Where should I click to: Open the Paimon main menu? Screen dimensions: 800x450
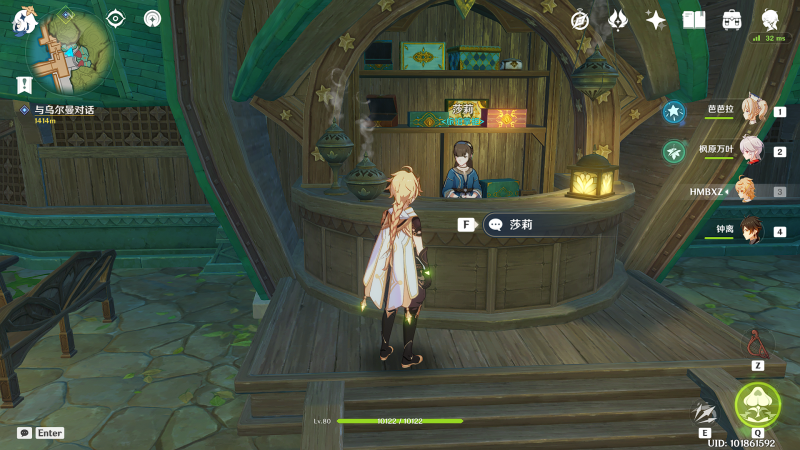click(24, 20)
